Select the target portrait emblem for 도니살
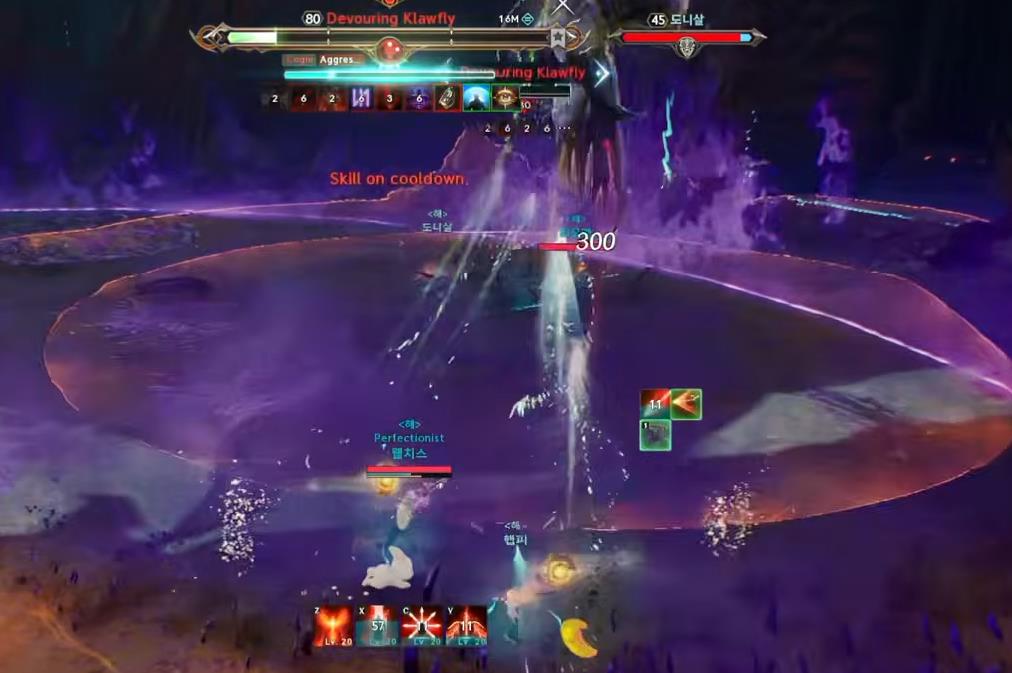 pos(687,46)
